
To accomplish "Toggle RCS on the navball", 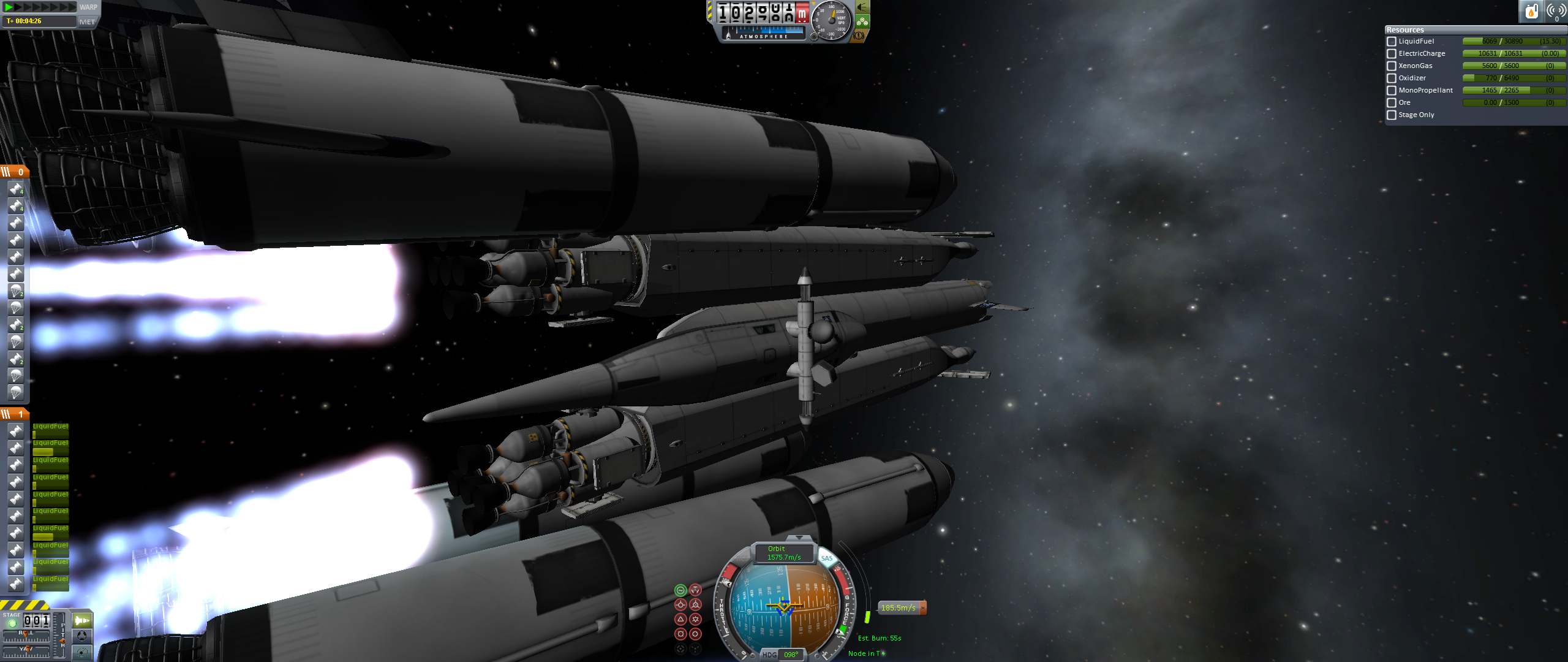I will tap(742, 558).
